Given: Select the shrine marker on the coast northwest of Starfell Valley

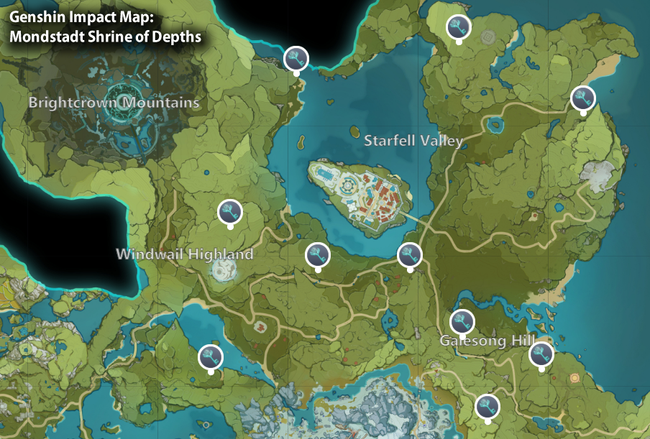Looking at the screenshot, I should [x=295, y=59].
